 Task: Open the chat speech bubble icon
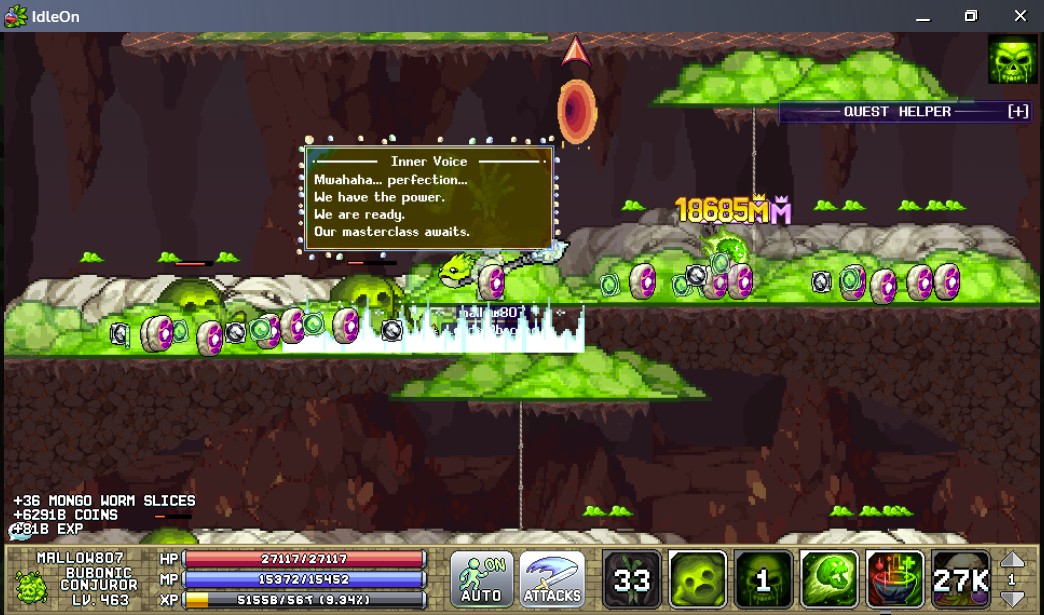pyautogui.click(x=20, y=531)
